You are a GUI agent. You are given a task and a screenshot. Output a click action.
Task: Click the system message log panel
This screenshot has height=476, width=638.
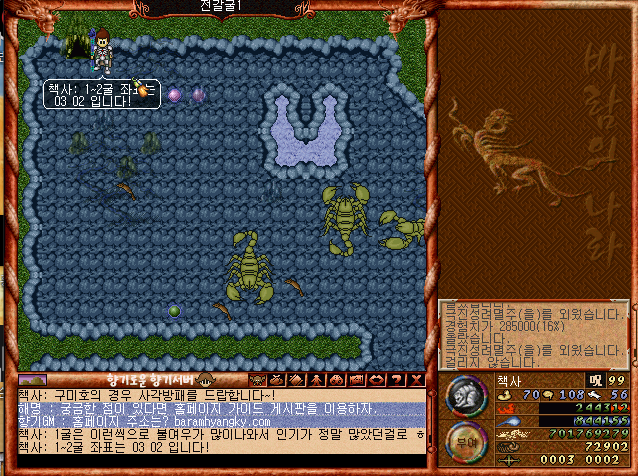(532, 334)
